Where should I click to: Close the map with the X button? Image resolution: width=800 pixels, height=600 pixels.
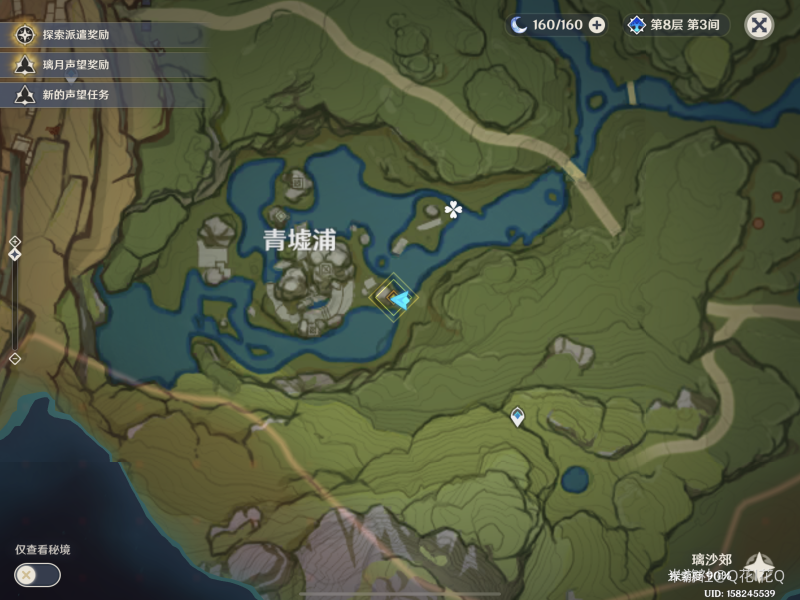click(760, 25)
